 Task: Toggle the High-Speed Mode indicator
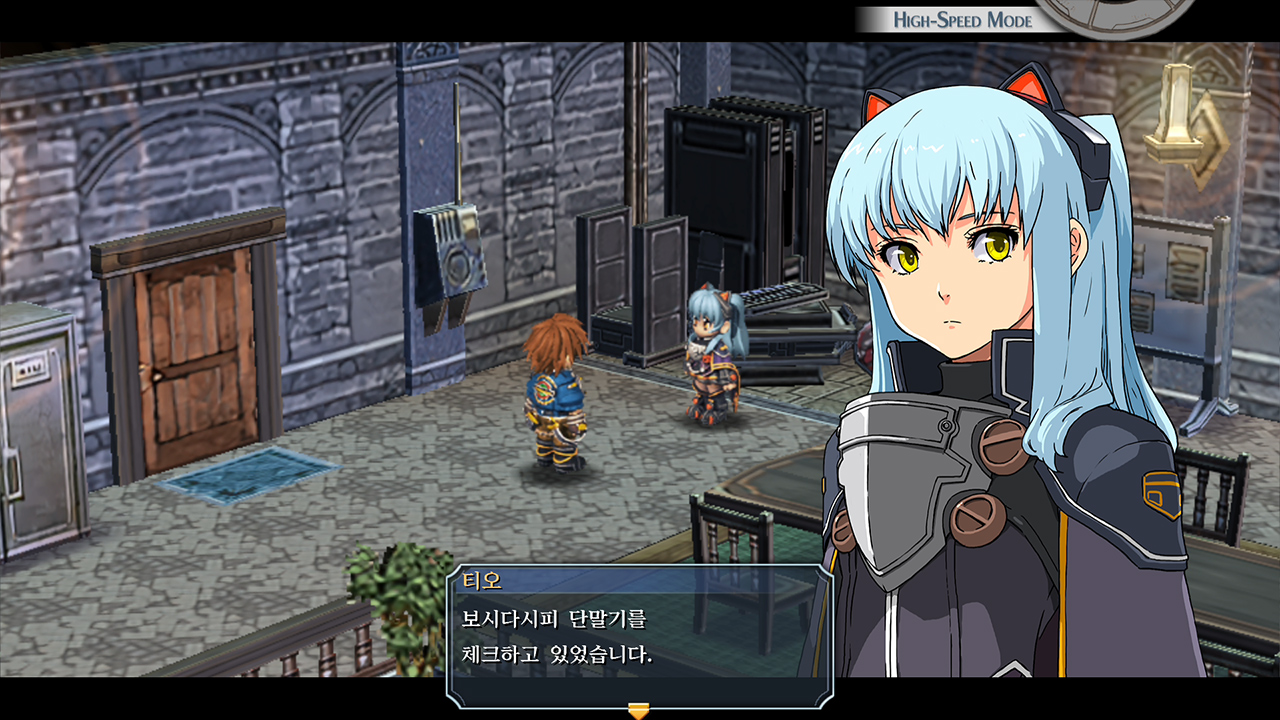tap(962, 20)
